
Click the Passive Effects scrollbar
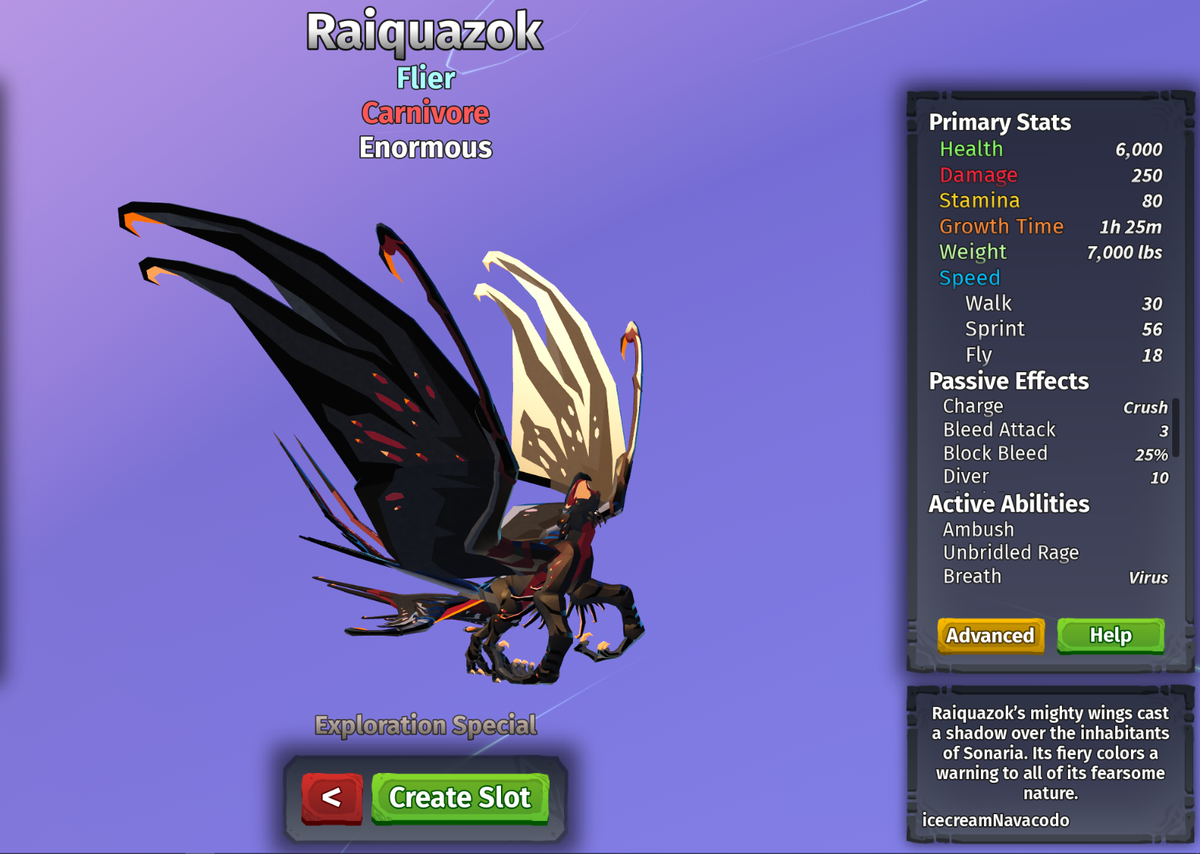click(1176, 427)
